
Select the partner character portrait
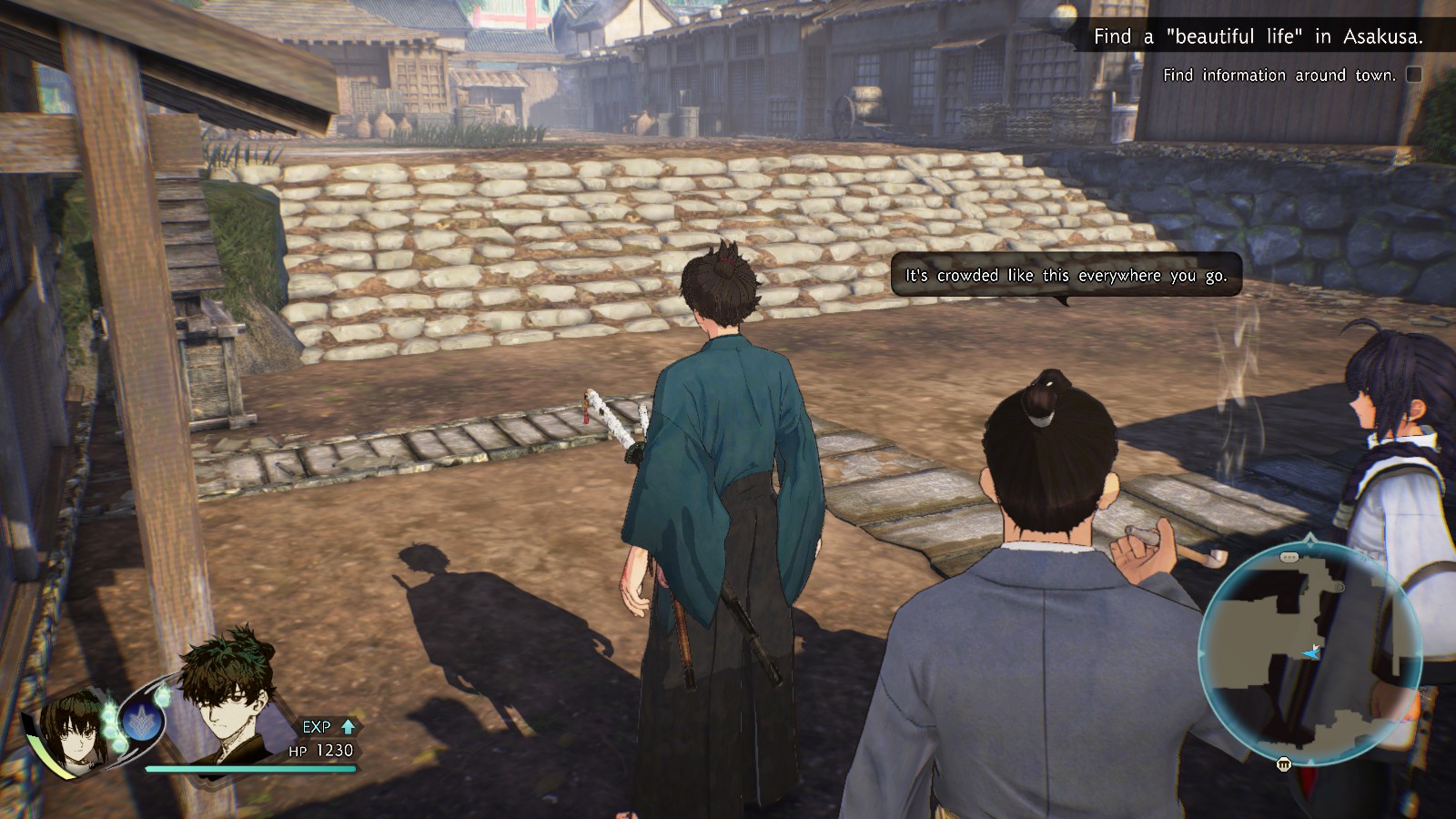coord(75,725)
